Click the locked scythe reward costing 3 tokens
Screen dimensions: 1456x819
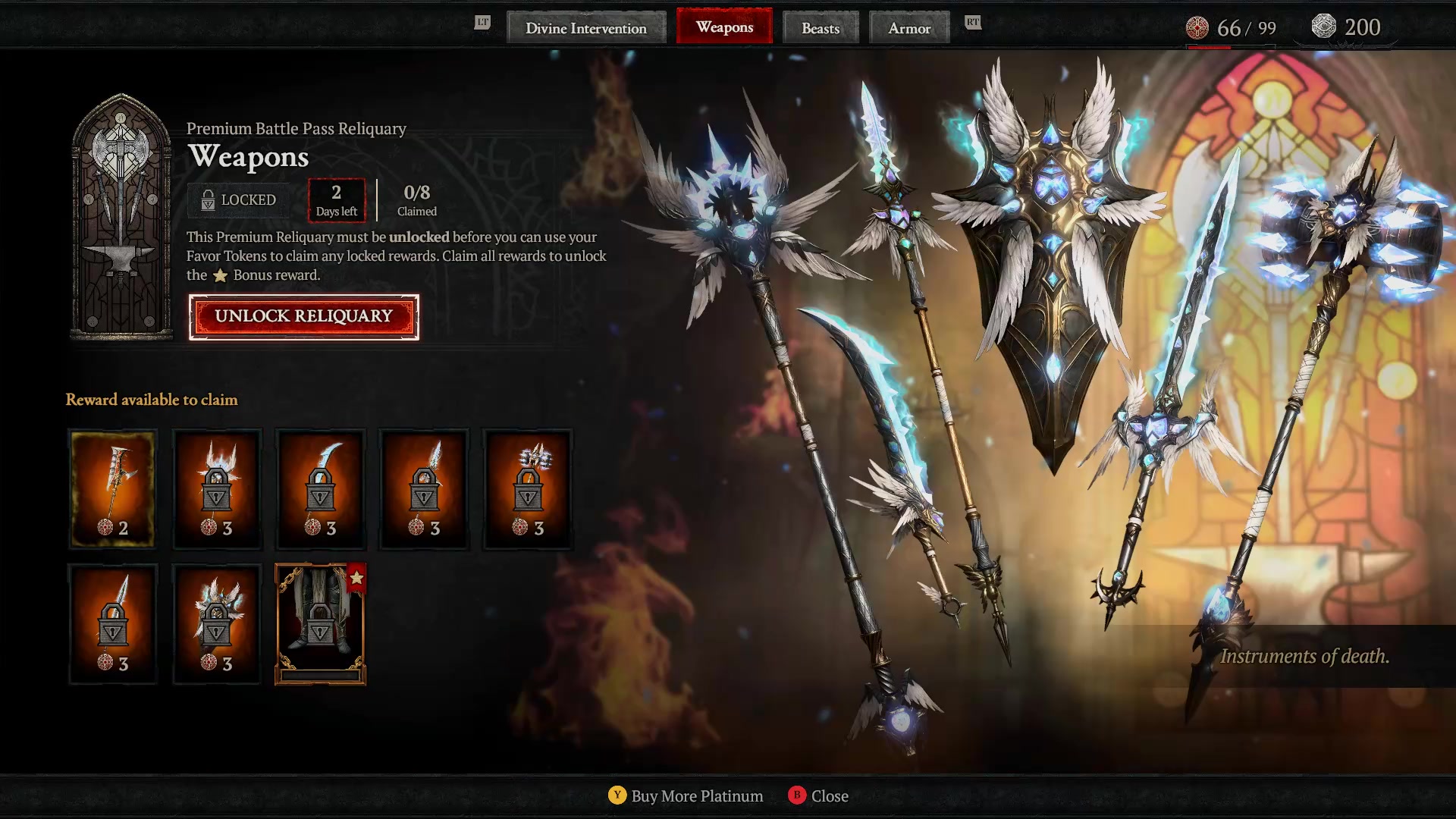[320, 489]
